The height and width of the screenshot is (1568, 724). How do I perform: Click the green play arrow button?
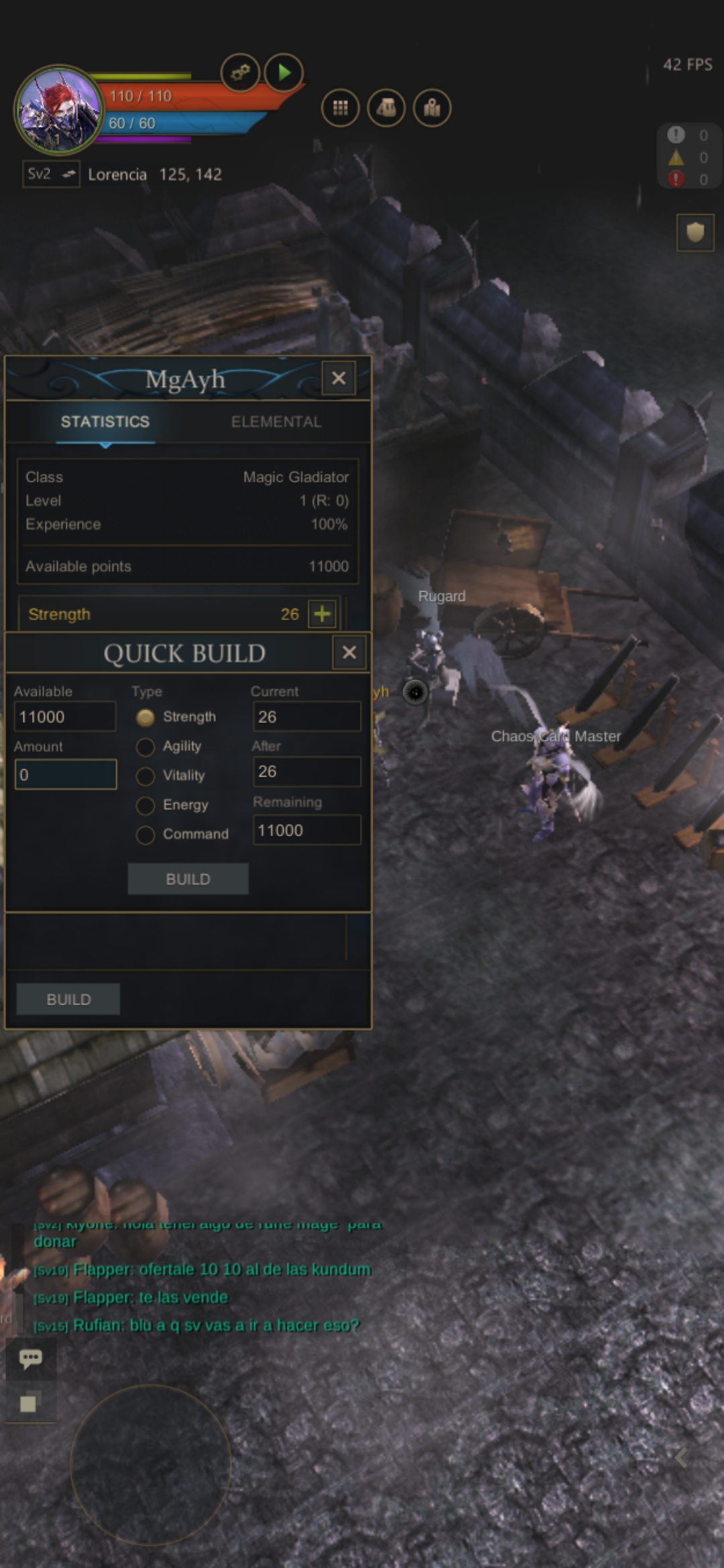point(284,72)
